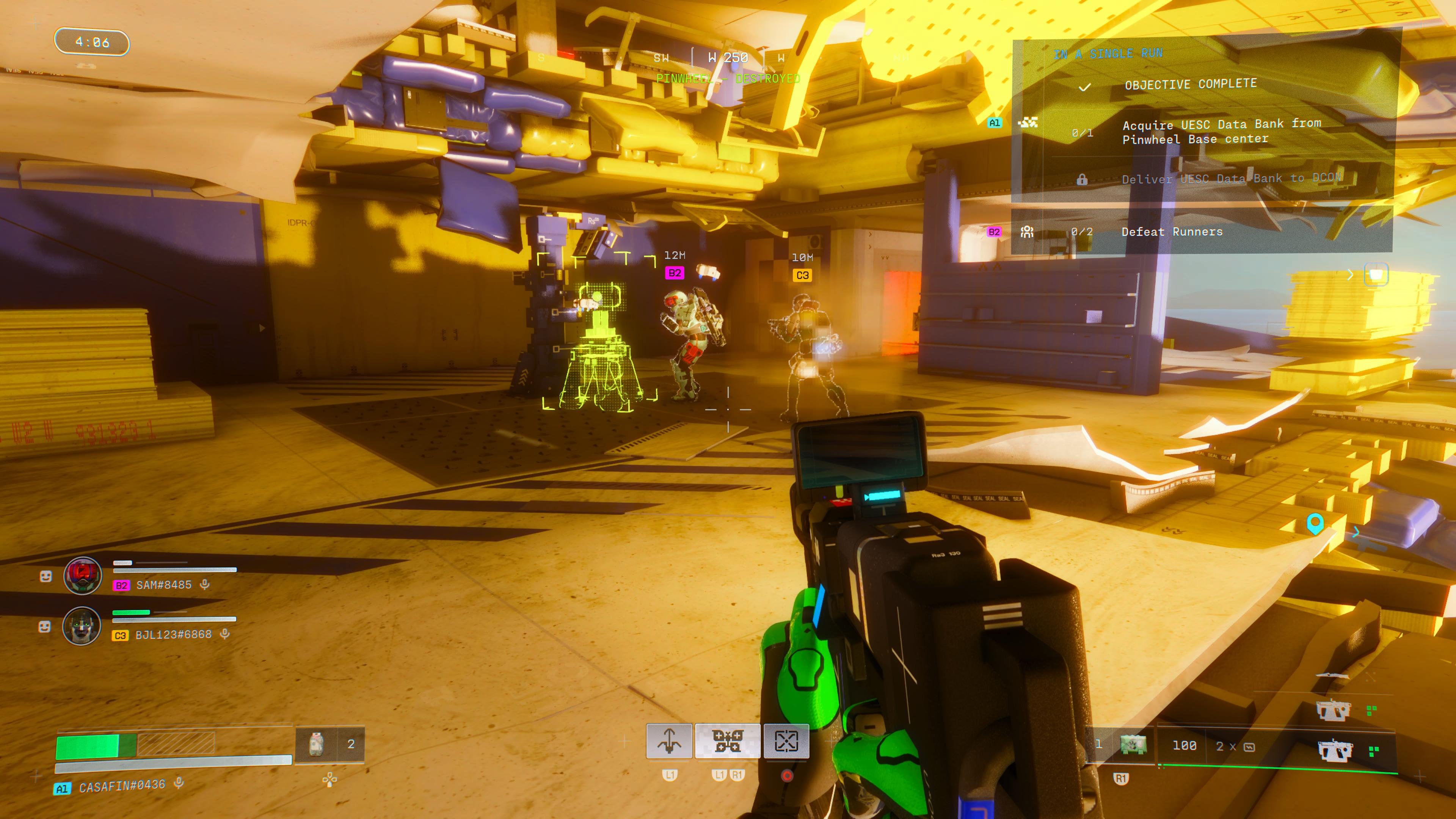This screenshot has height=819, width=1456.
Task: Click the blue location pin waypoint marker
Action: [x=1315, y=523]
